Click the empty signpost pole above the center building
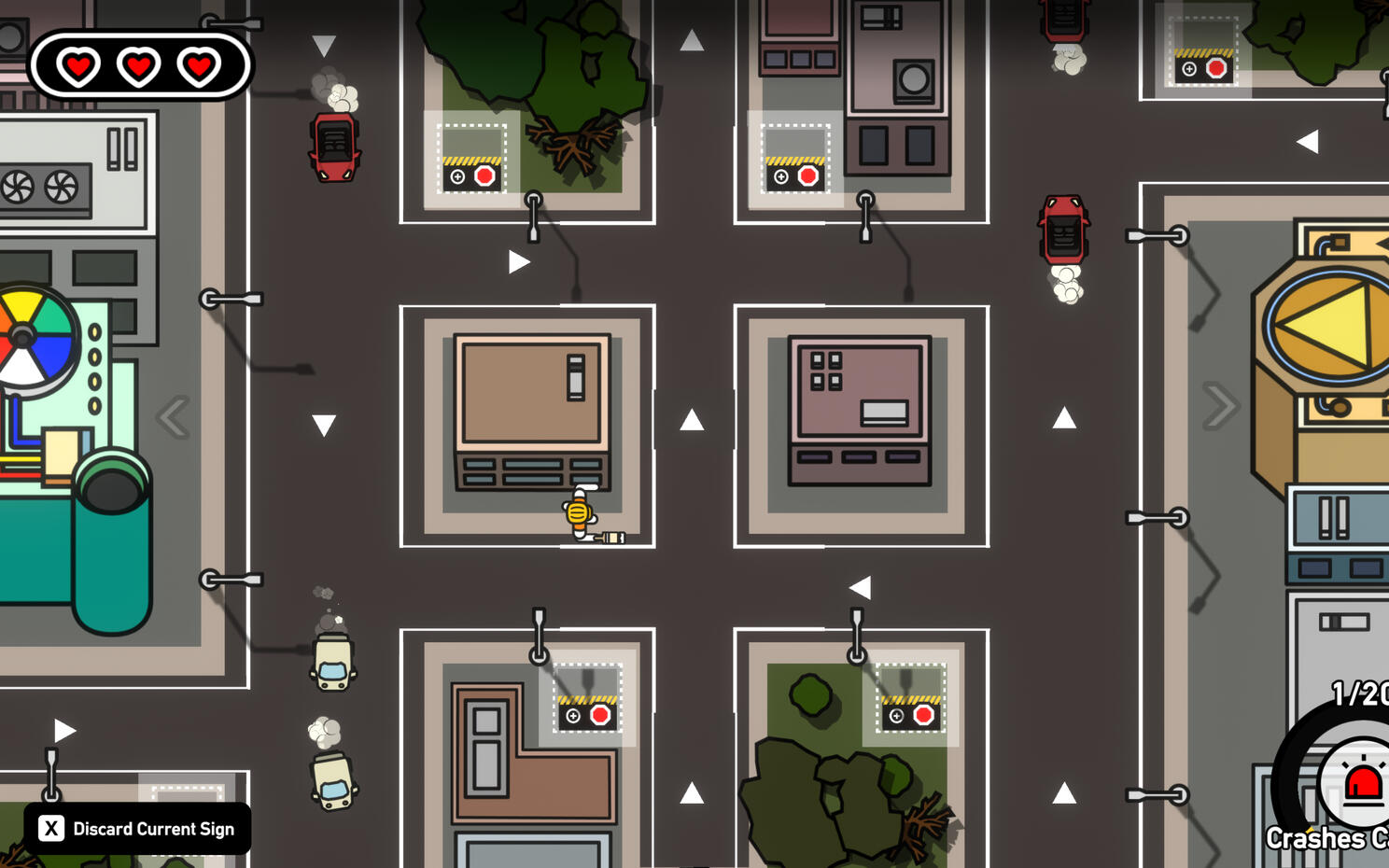 [x=534, y=217]
